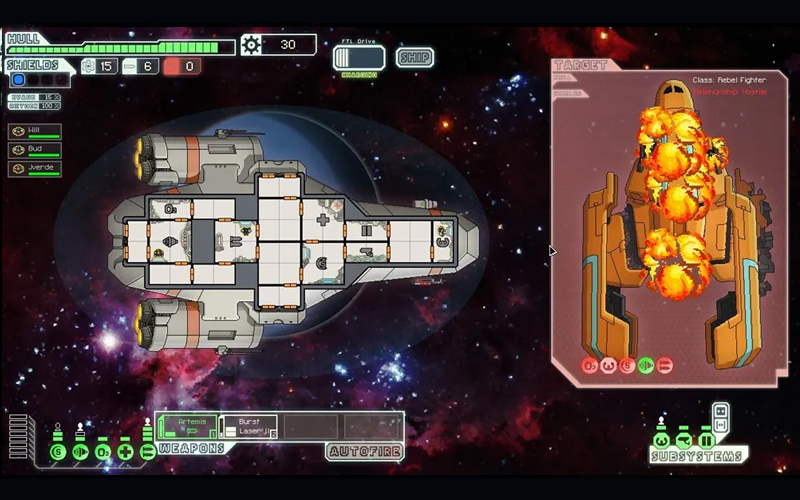This screenshot has width=800, height=500.
Task: Click the sensors subsystem icon
Action: pos(684,440)
